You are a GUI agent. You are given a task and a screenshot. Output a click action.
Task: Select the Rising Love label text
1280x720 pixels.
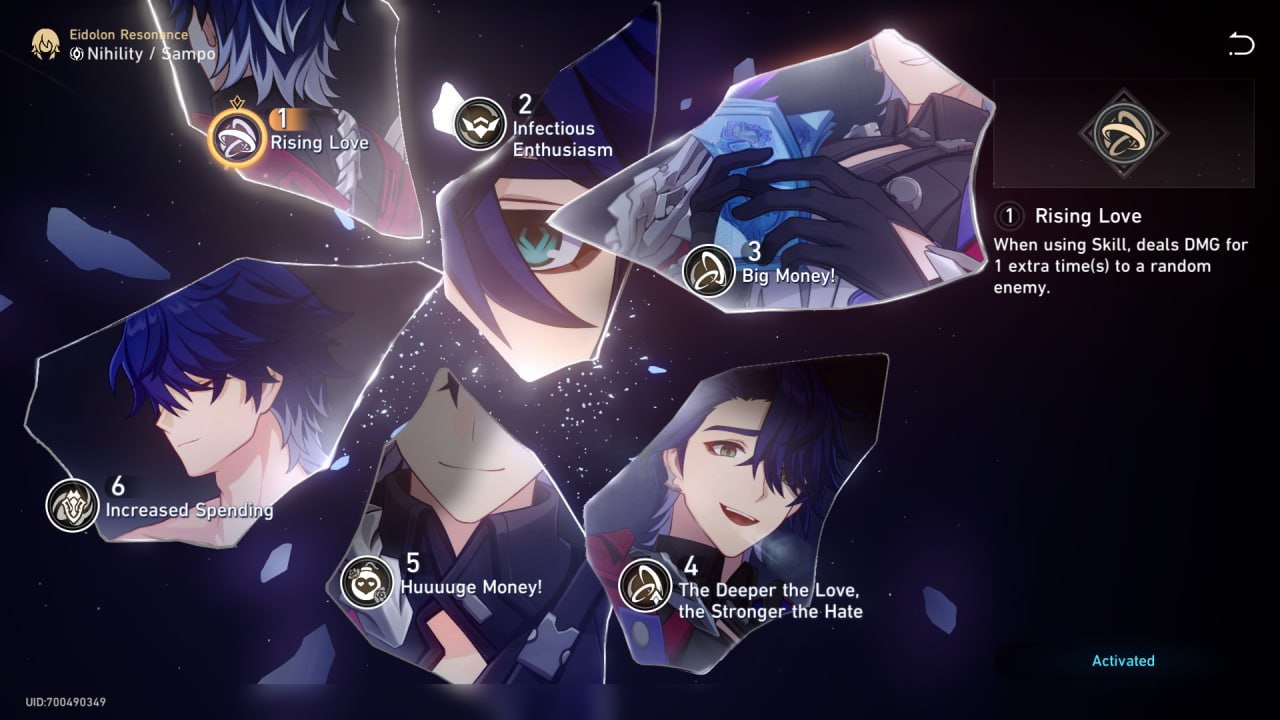pyautogui.click(x=320, y=143)
